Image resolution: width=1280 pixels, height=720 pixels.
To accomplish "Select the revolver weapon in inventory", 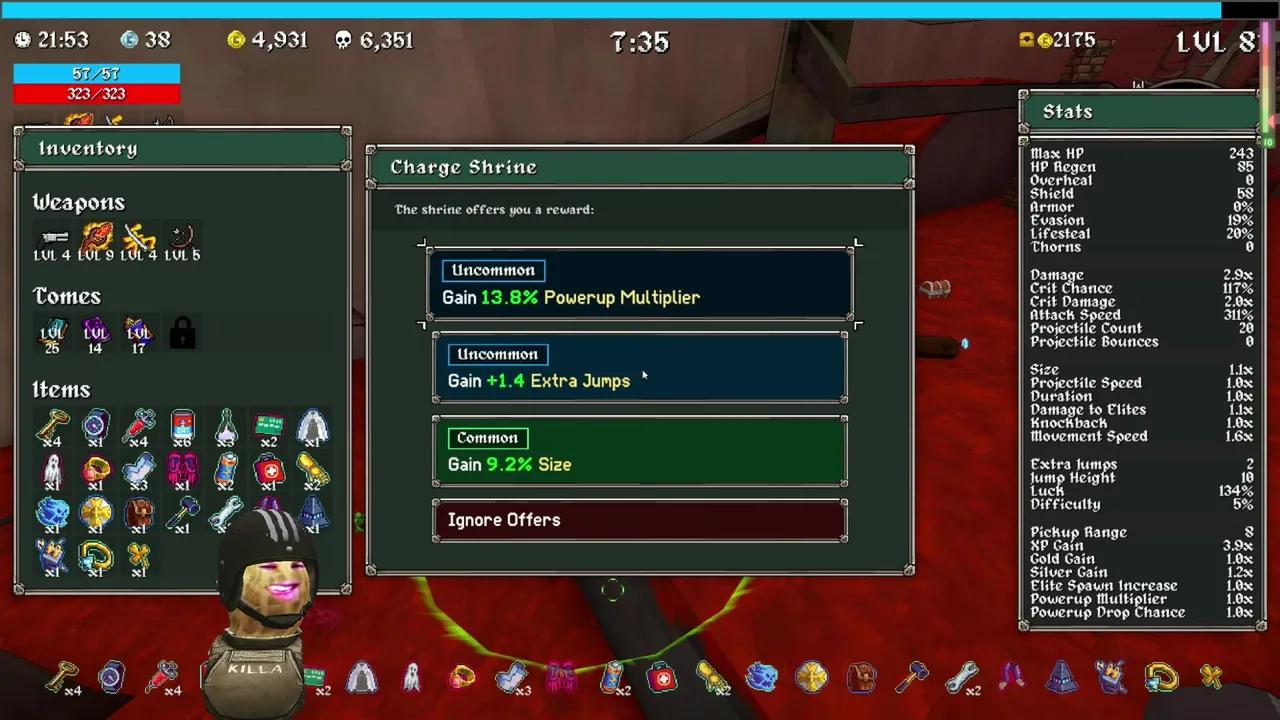I will (53, 238).
